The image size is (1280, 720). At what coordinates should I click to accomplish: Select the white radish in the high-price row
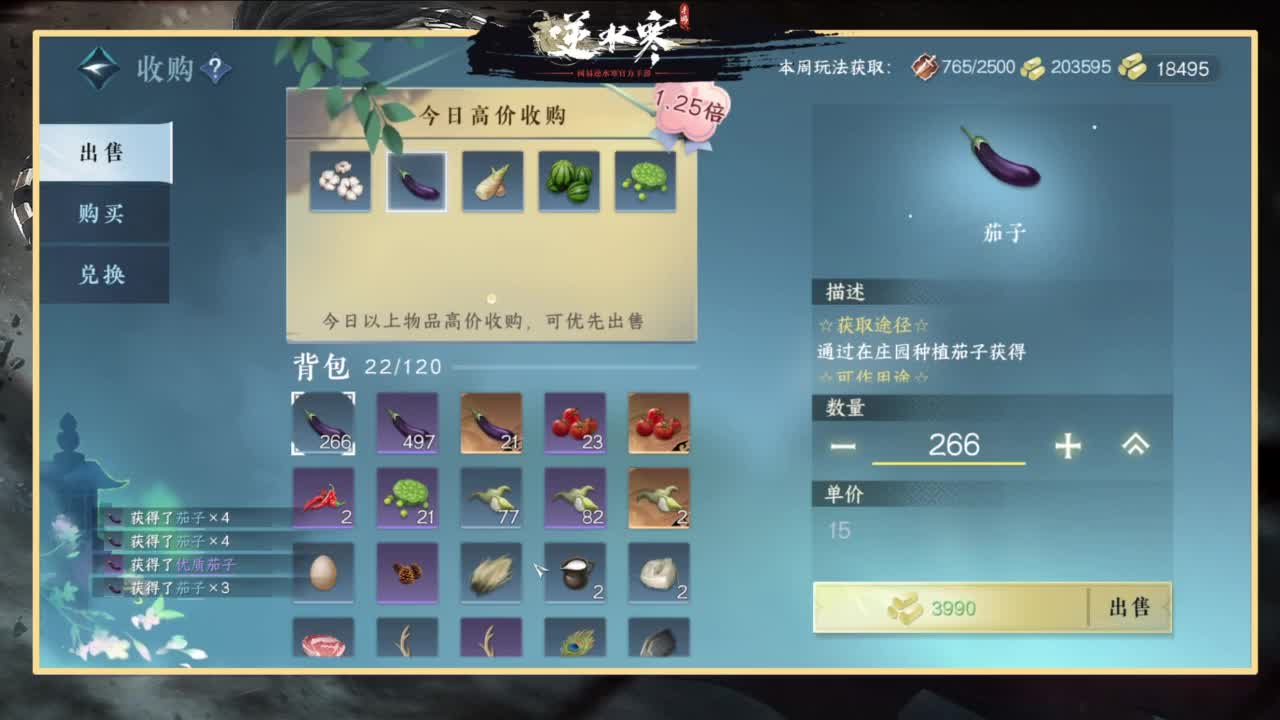pos(493,180)
